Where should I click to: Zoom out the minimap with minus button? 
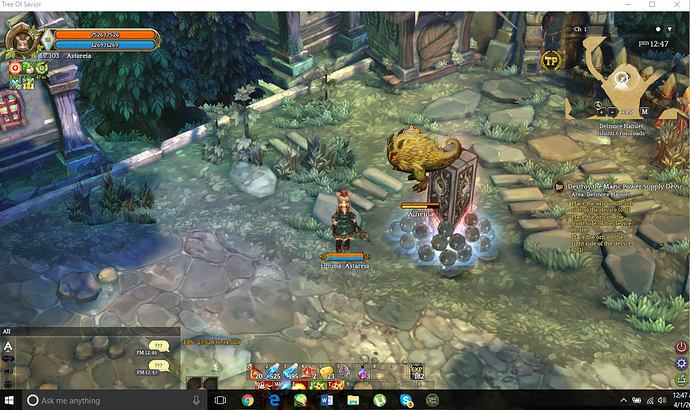coord(614,110)
